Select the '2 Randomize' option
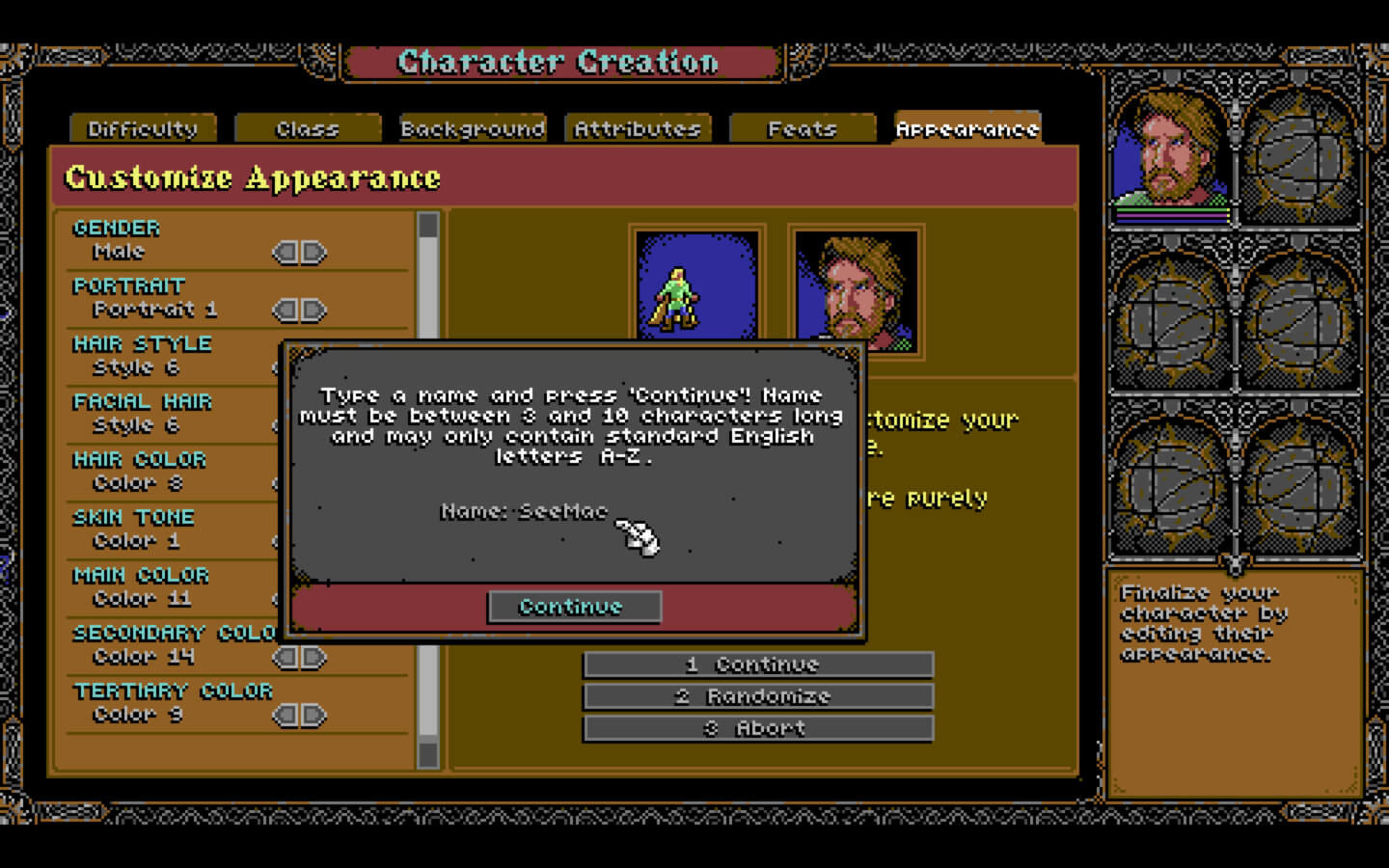This screenshot has width=1389, height=868. 758,696
